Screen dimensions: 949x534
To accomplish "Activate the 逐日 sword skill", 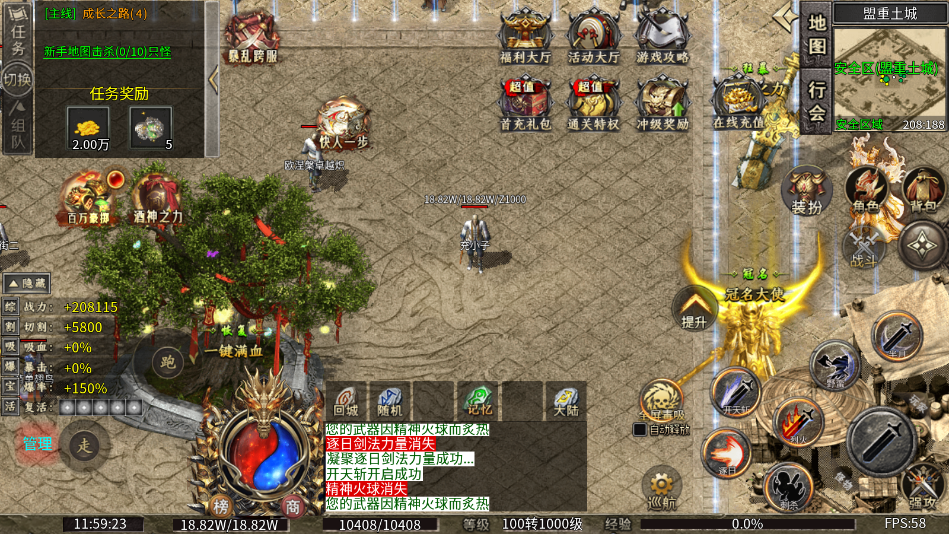I will pos(725,453).
